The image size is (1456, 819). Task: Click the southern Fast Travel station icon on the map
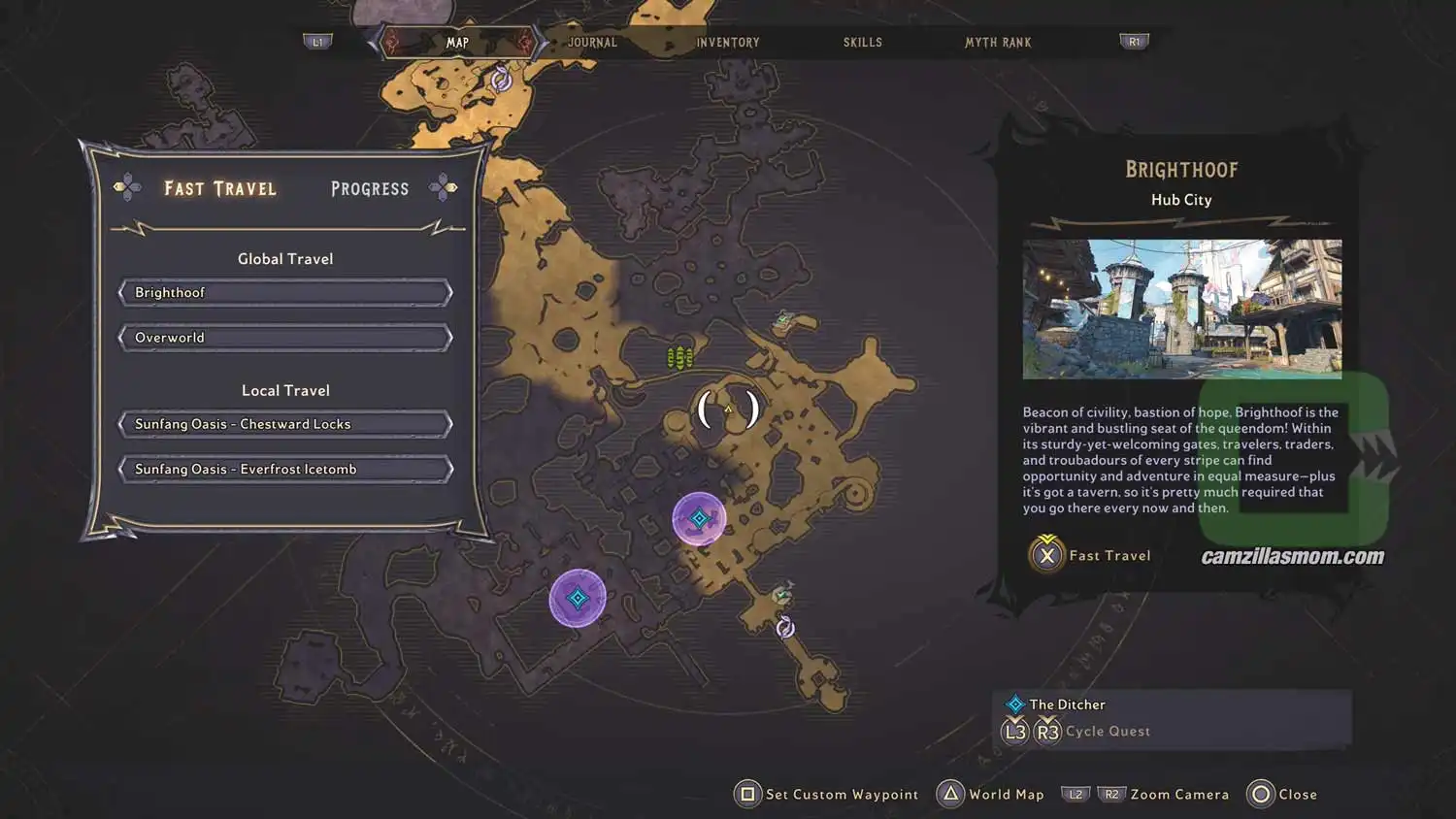[578, 599]
